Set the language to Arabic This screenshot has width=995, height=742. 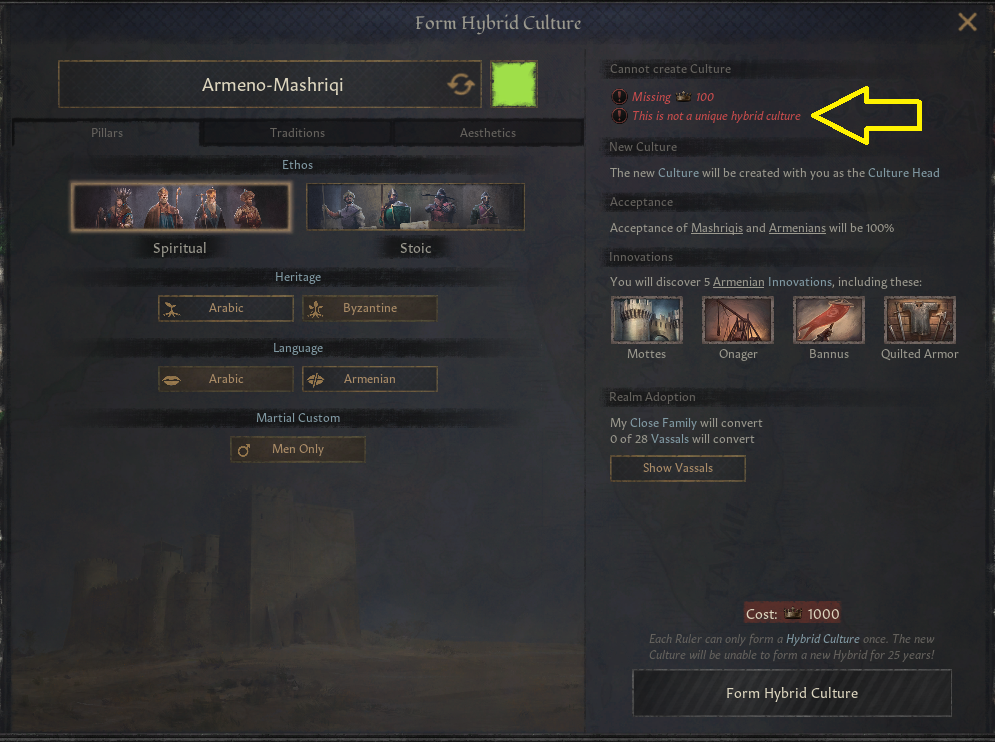pyautogui.click(x=226, y=379)
